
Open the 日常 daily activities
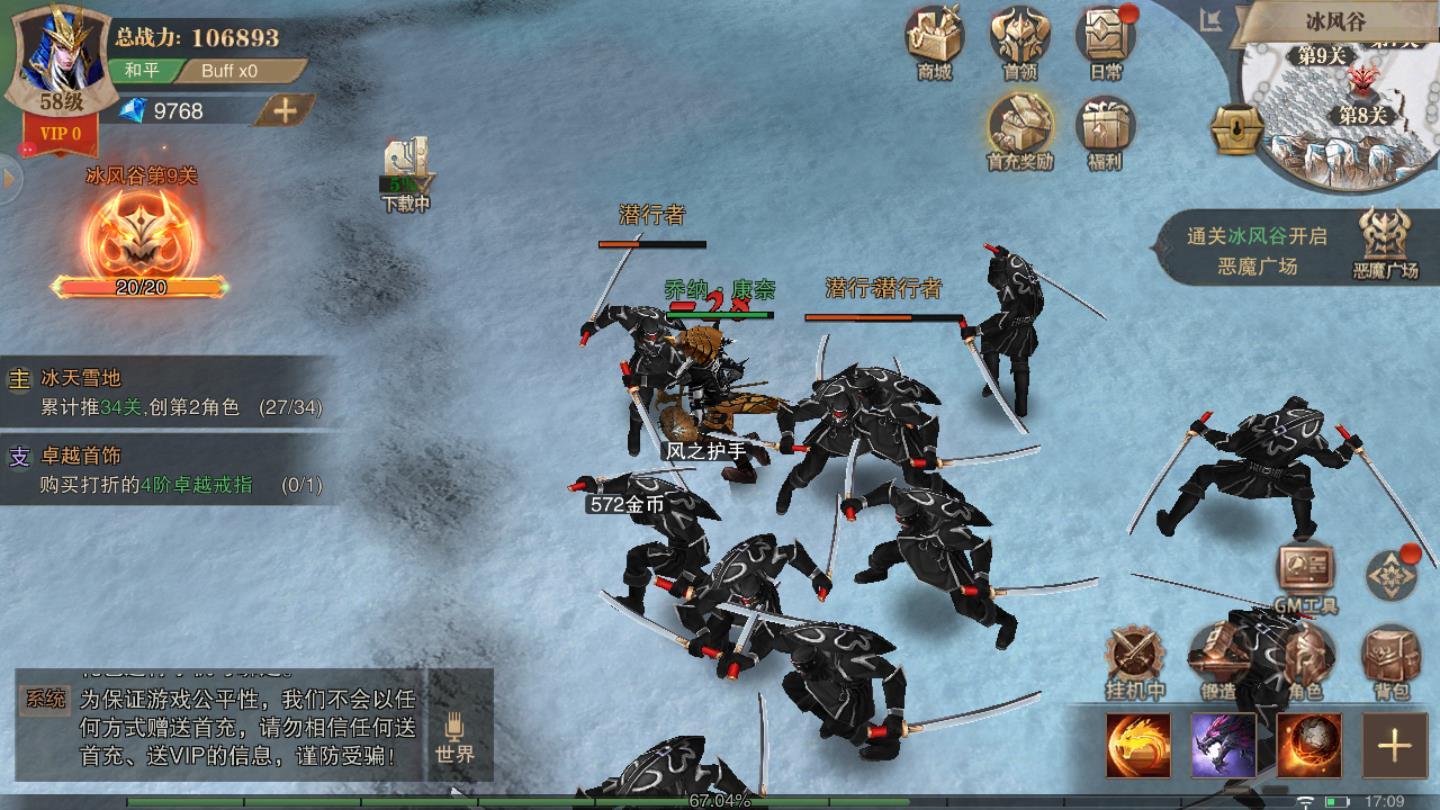pyautogui.click(x=1105, y=38)
